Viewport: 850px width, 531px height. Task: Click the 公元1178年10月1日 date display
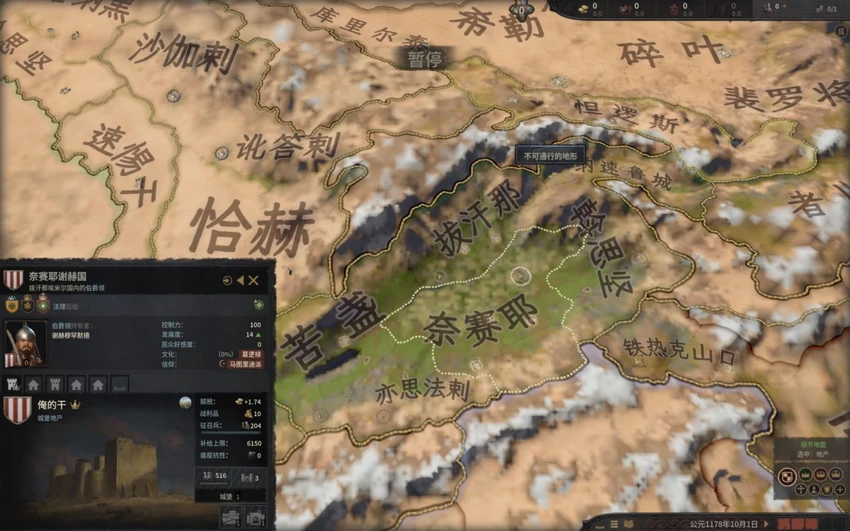[x=723, y=523]
